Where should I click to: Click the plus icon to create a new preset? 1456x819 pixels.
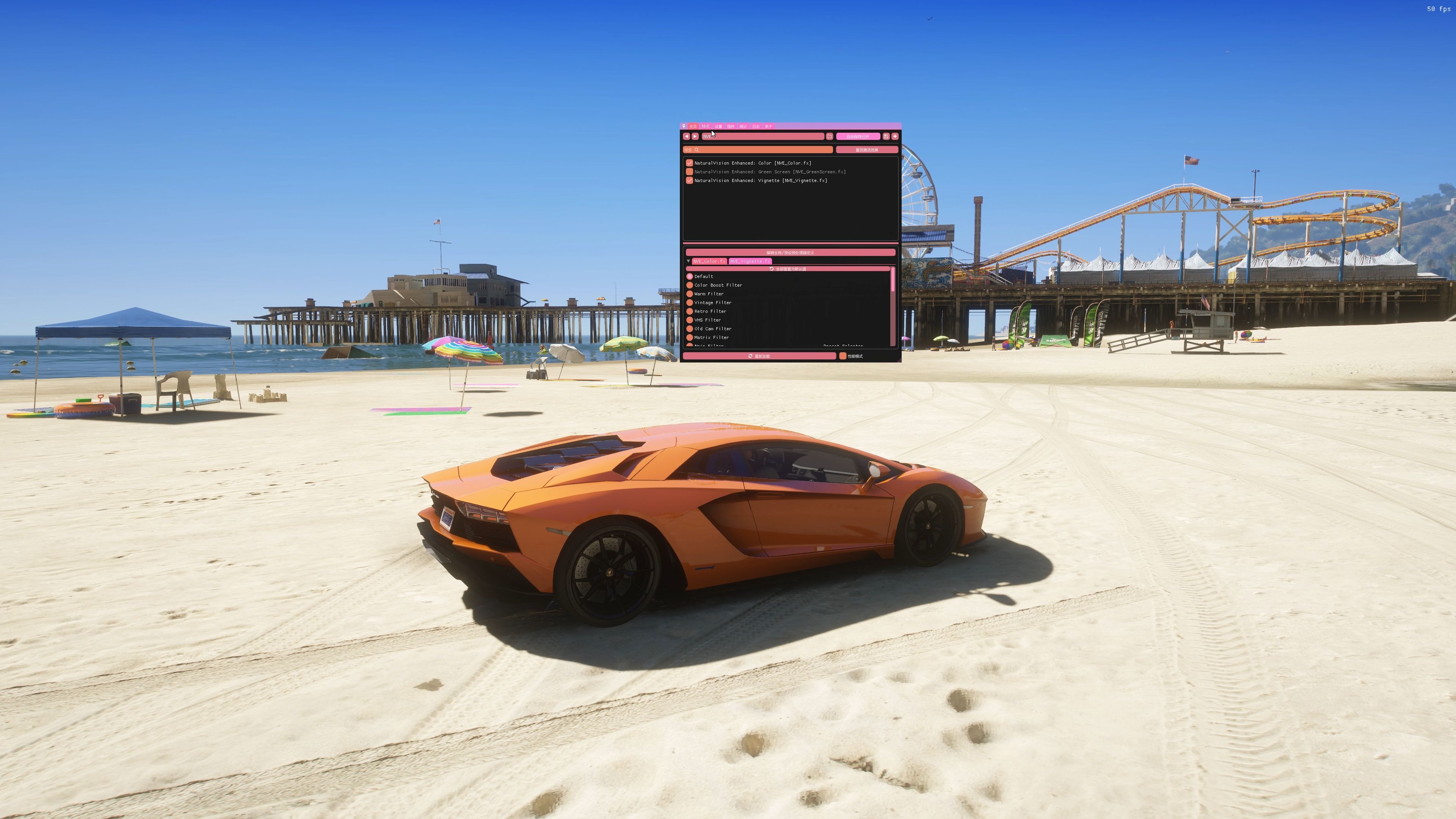click(895, 136)
